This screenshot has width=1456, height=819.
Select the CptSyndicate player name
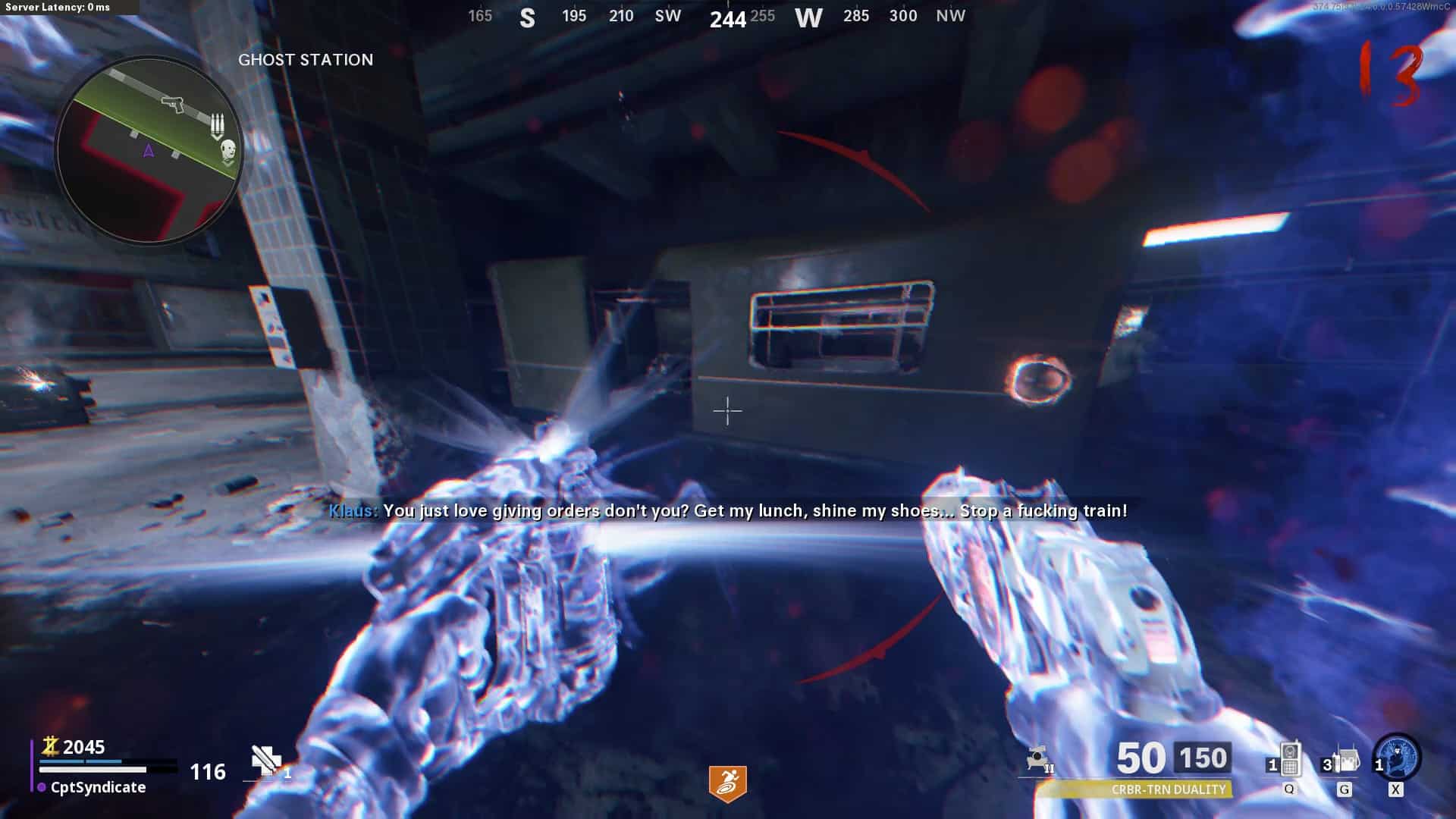click(x=98, y=787)
